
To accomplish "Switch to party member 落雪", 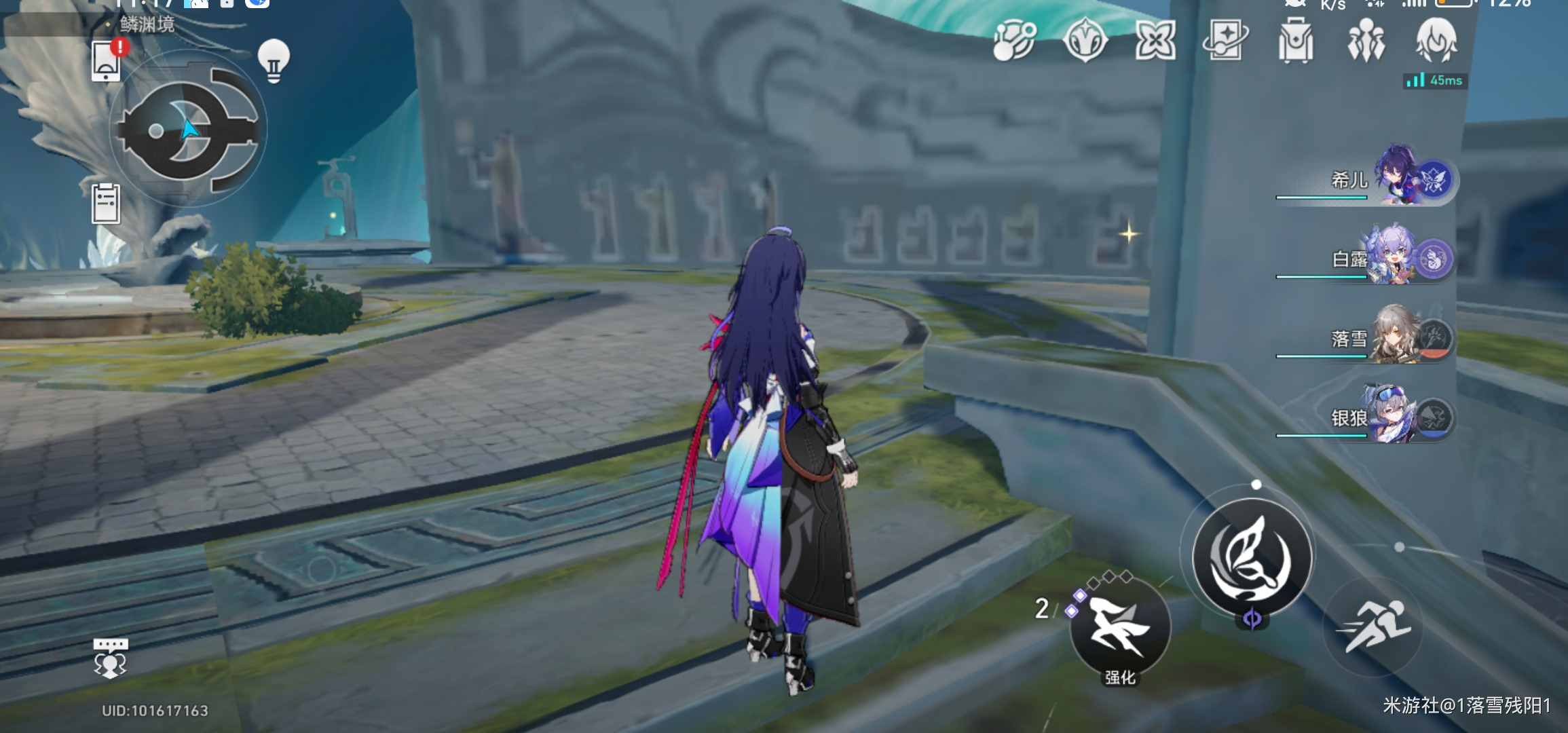I will [1398, 337].
